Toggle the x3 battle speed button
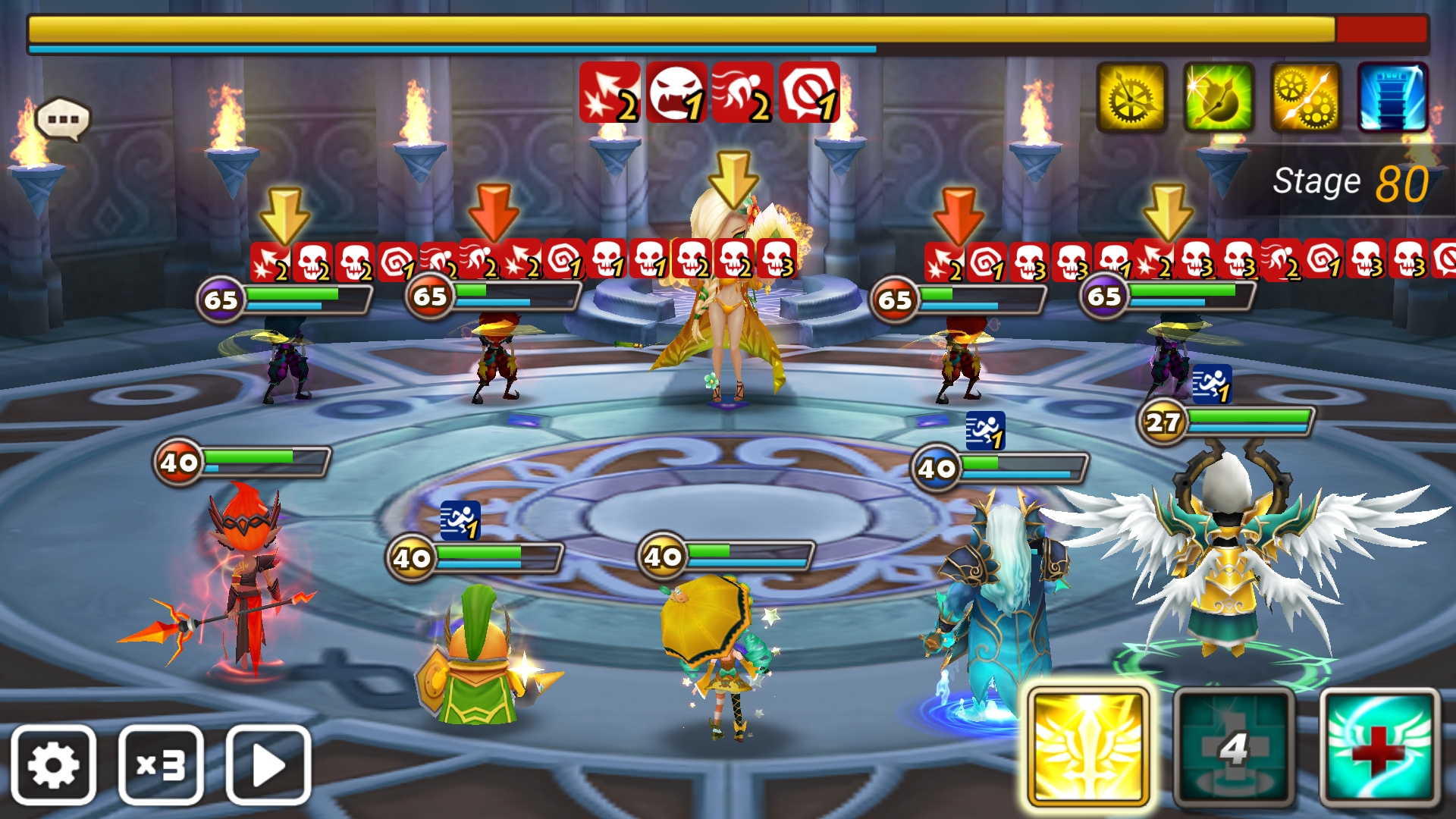The image size is (1456, 819). pyautogui.click(x=161, y=764)
